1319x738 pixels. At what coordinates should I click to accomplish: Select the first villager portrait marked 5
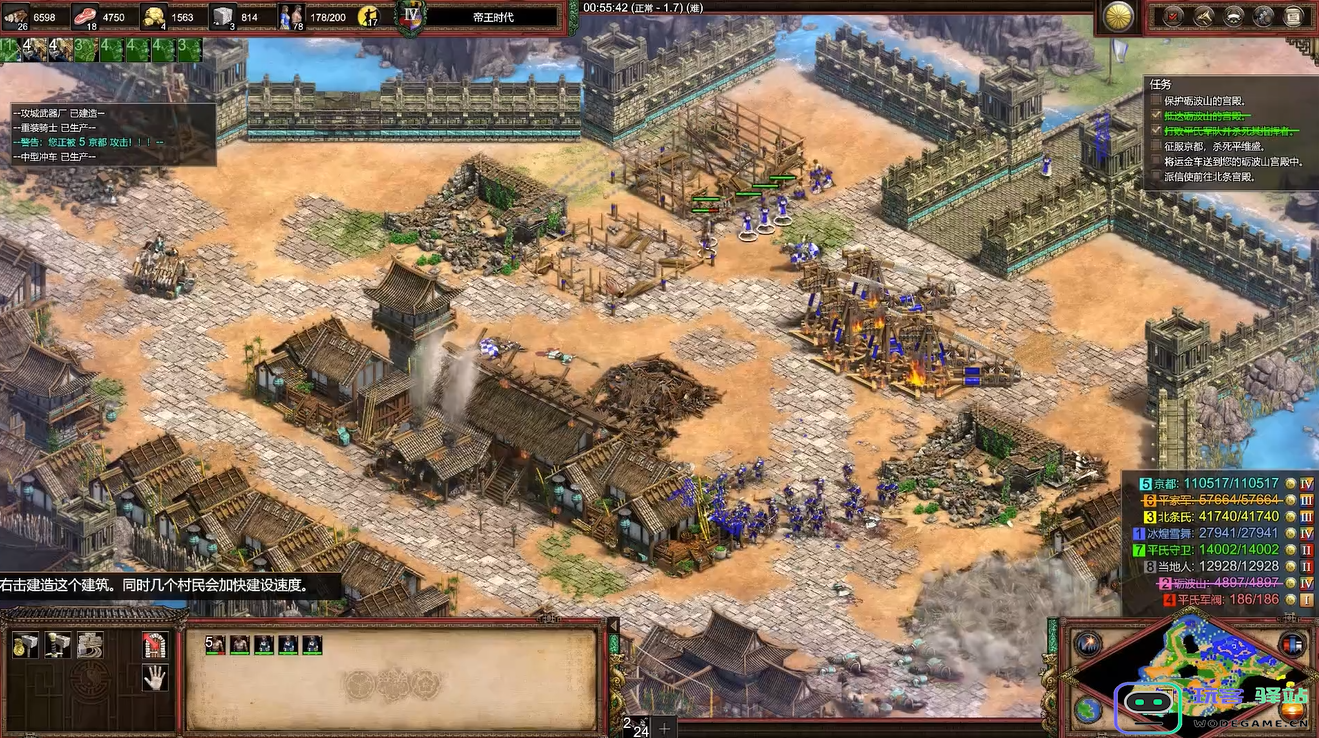pyautogui.click(x=215, y=645)
